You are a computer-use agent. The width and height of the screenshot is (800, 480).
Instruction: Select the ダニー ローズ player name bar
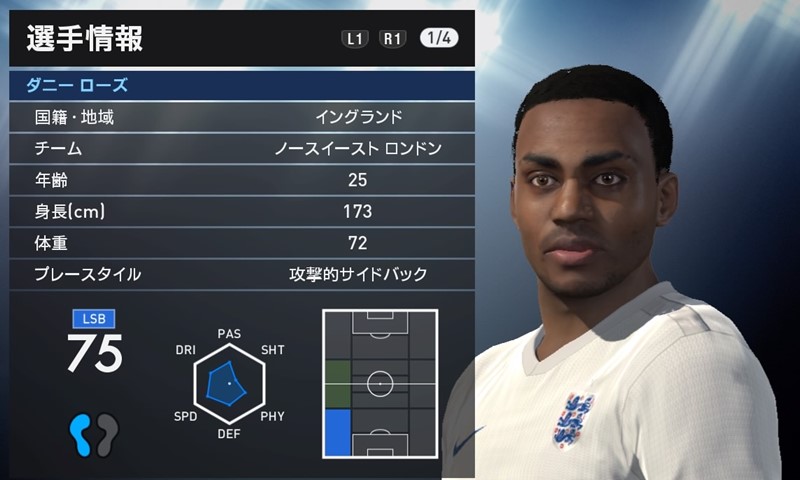tap(240, 85)
